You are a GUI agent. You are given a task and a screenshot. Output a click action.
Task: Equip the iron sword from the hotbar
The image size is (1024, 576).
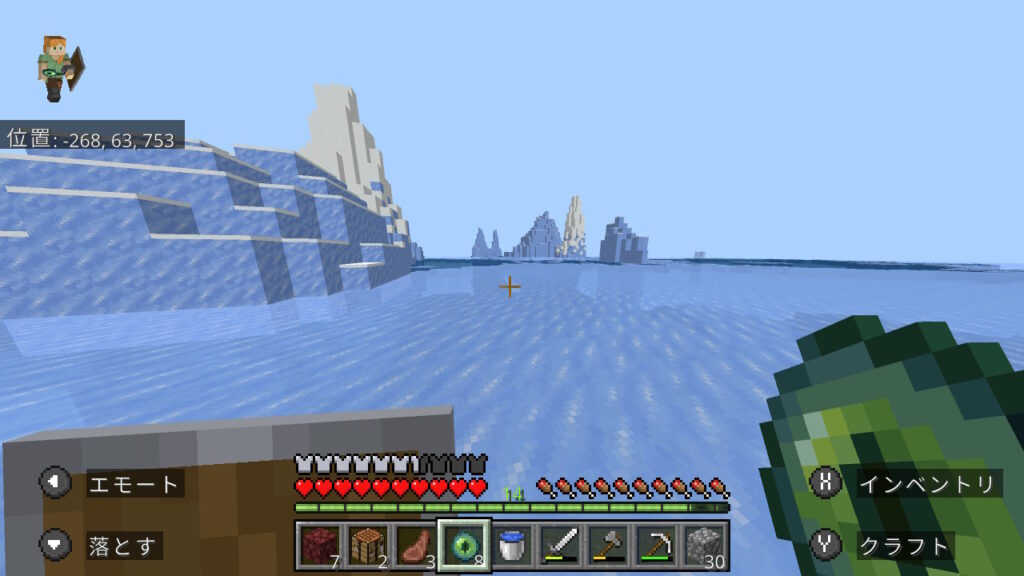click(559, 545)
